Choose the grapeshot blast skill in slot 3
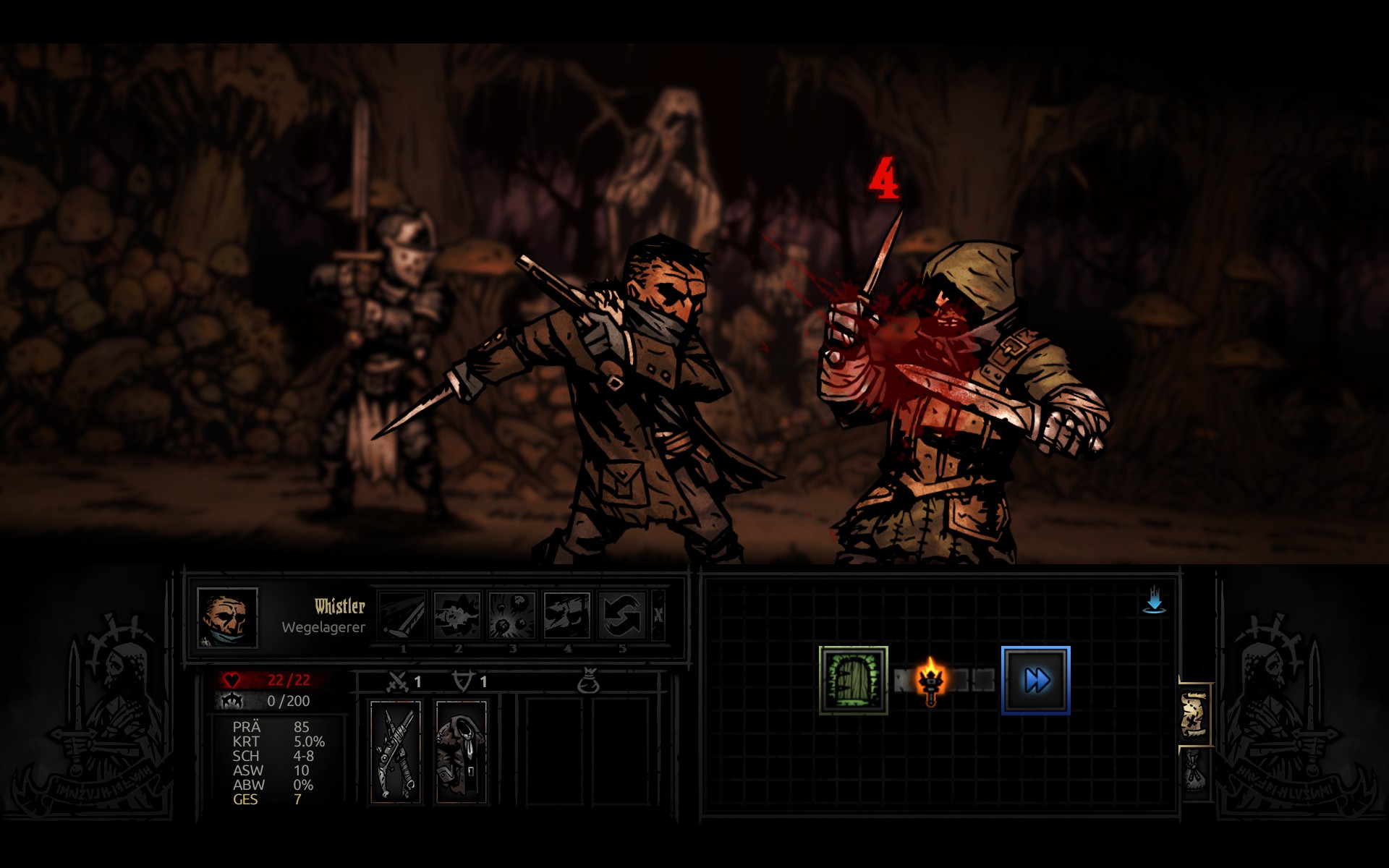 (512, 616)
